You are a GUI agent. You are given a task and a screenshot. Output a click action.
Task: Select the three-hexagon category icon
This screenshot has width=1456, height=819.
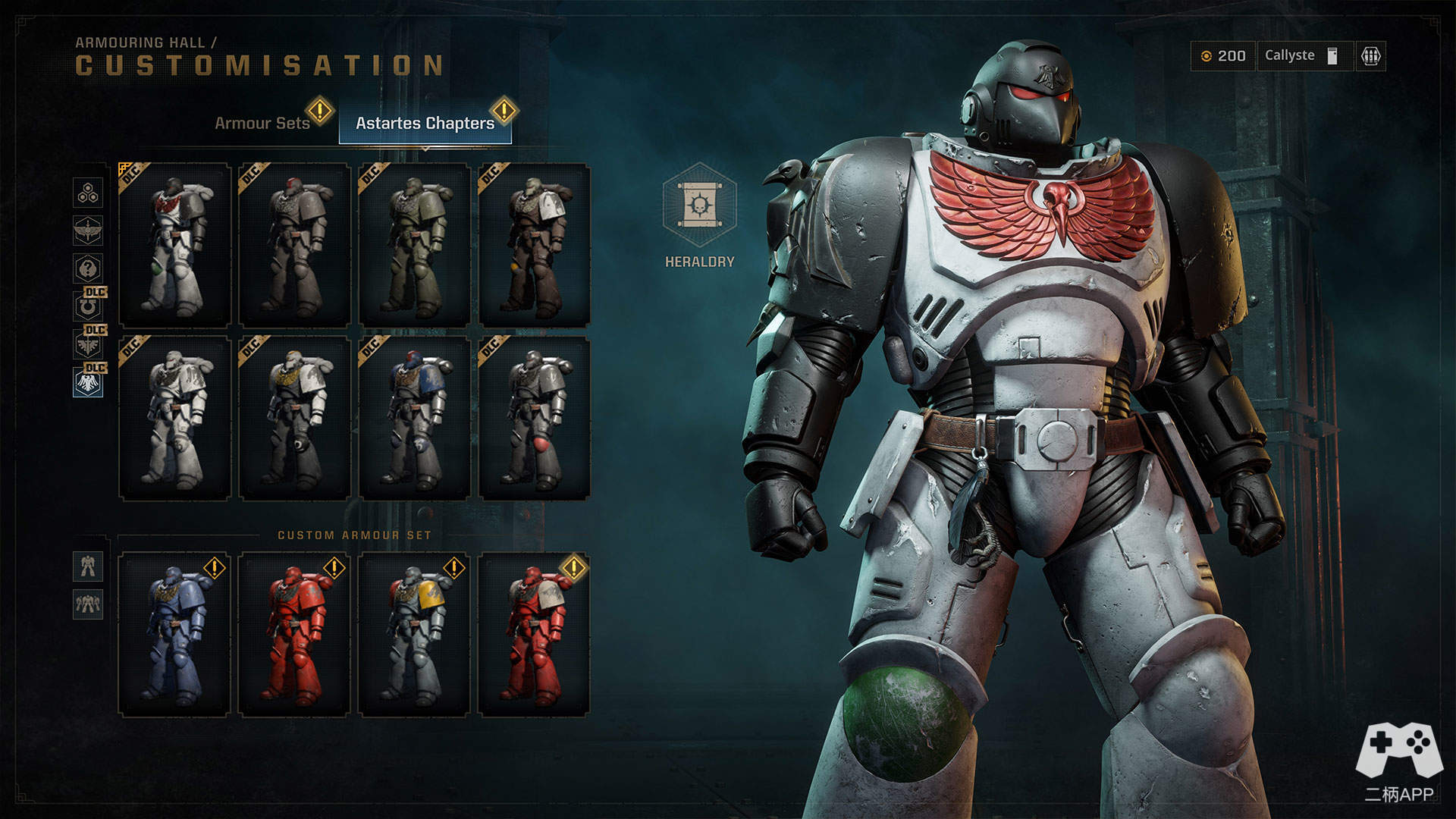point(88,193)
